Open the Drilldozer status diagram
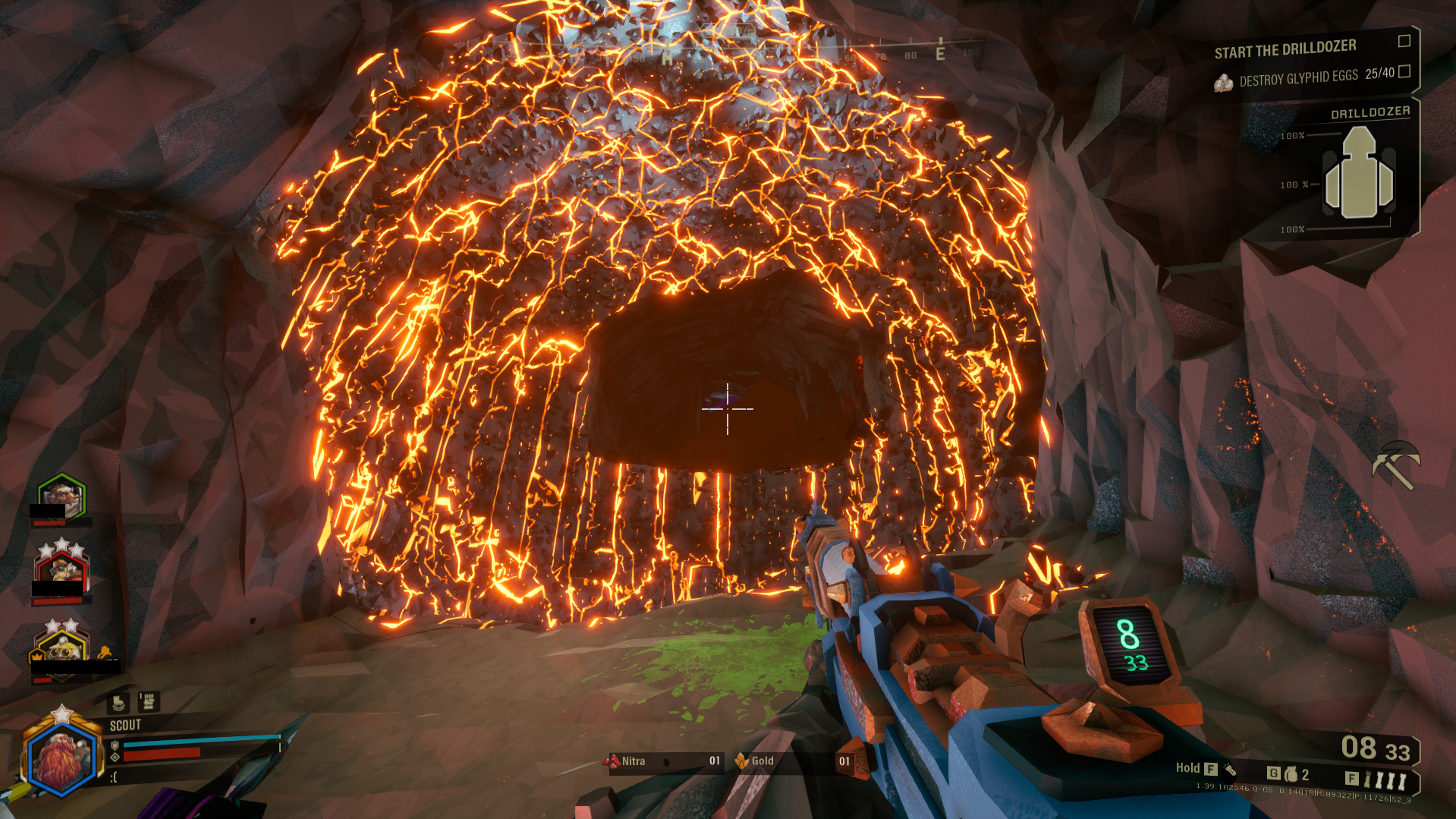Screen dimensions: 1456x819 coord(1359,175)
